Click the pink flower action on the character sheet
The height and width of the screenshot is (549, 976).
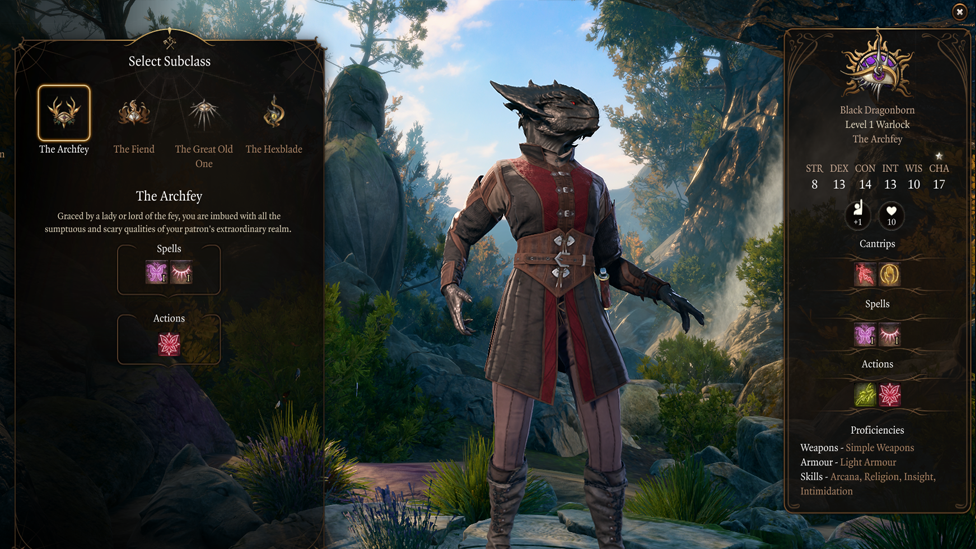tap(889, 395)
